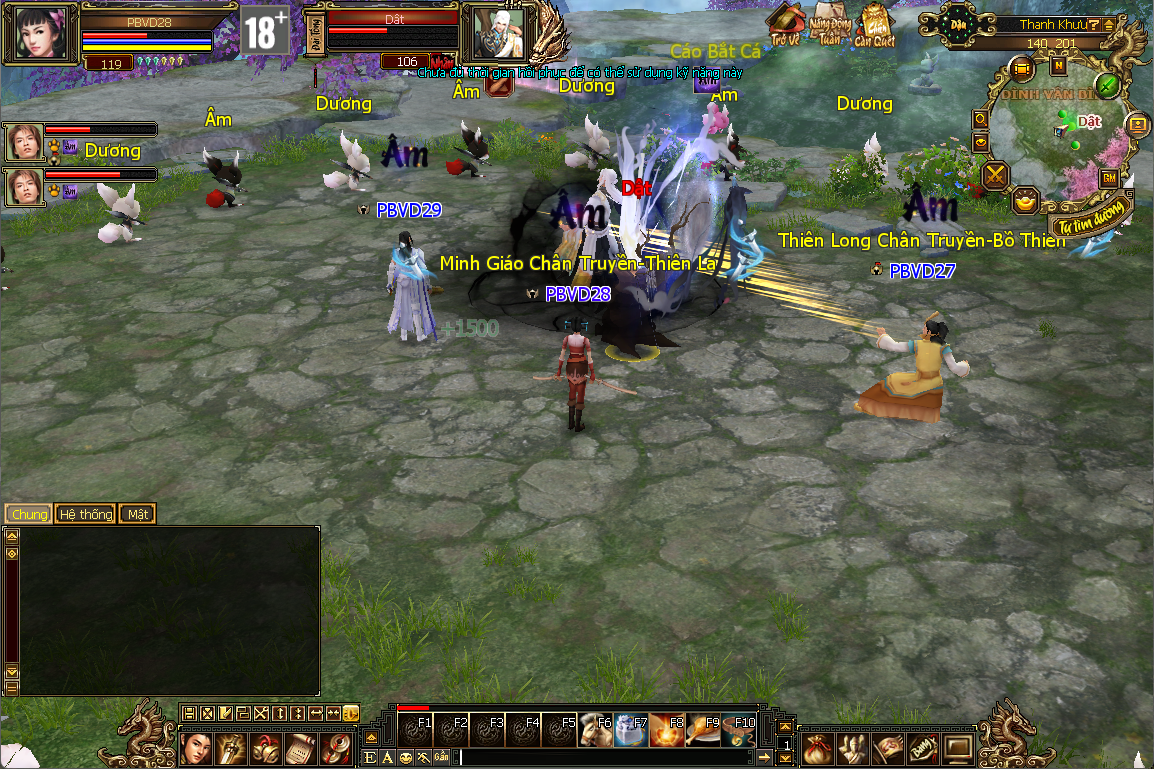Select the Mật private chat tab
This screenshot has width=1154, height=769.
(137, 514)
